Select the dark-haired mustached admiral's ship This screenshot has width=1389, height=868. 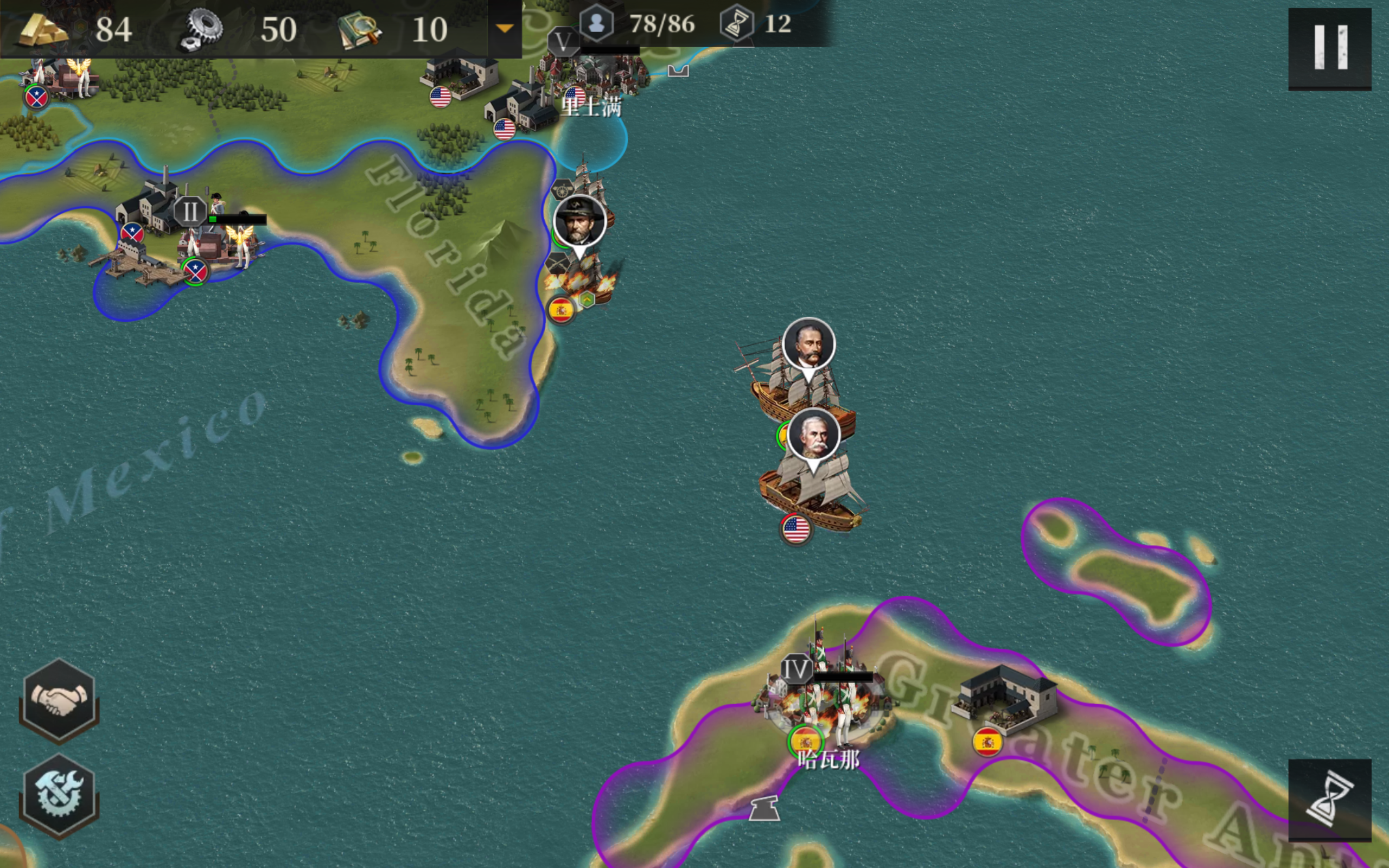[x=808, y=346]
